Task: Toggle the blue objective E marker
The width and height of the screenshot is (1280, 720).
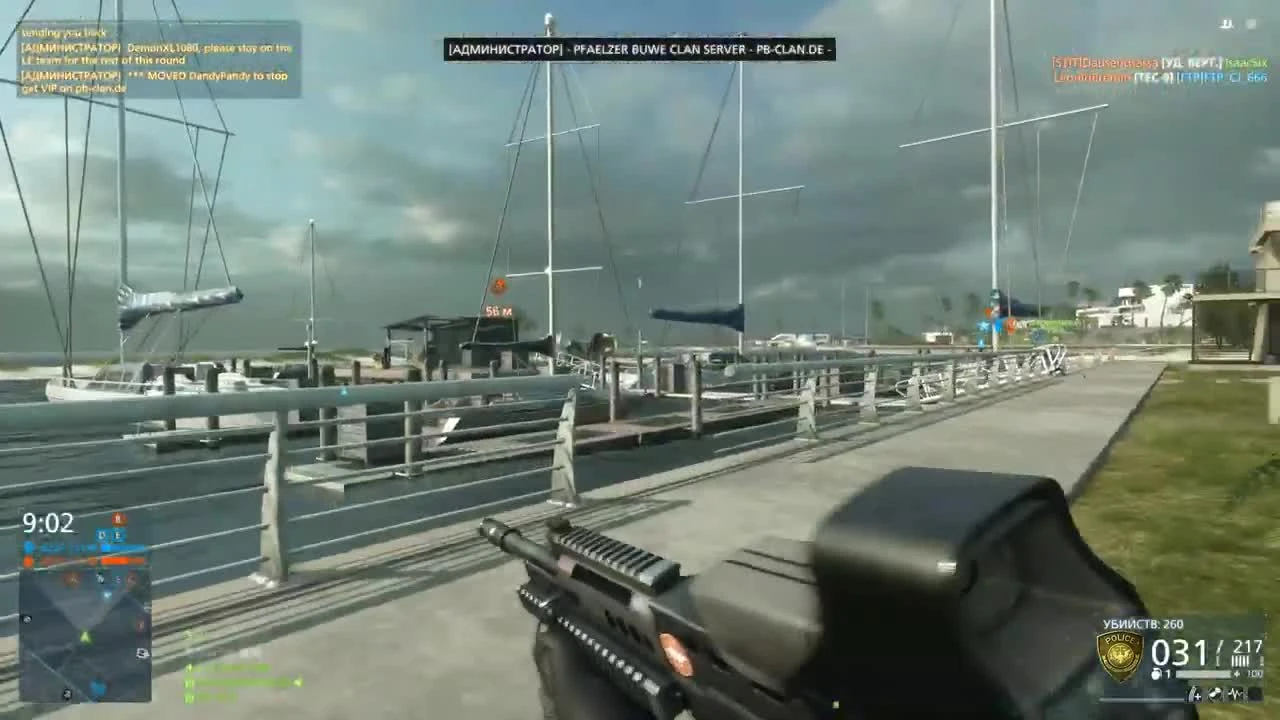Action: tap(119, 535)
